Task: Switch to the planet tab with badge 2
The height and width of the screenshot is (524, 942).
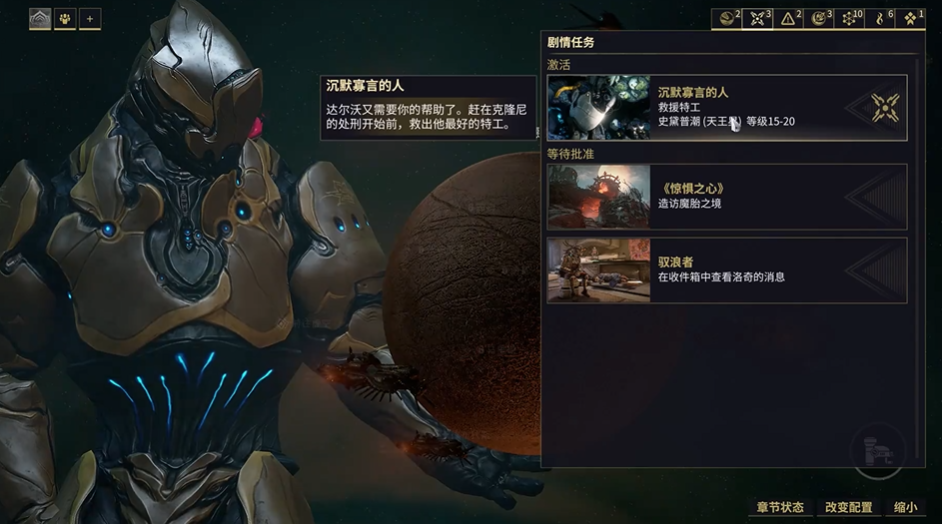Action: (x=726, y=18)
